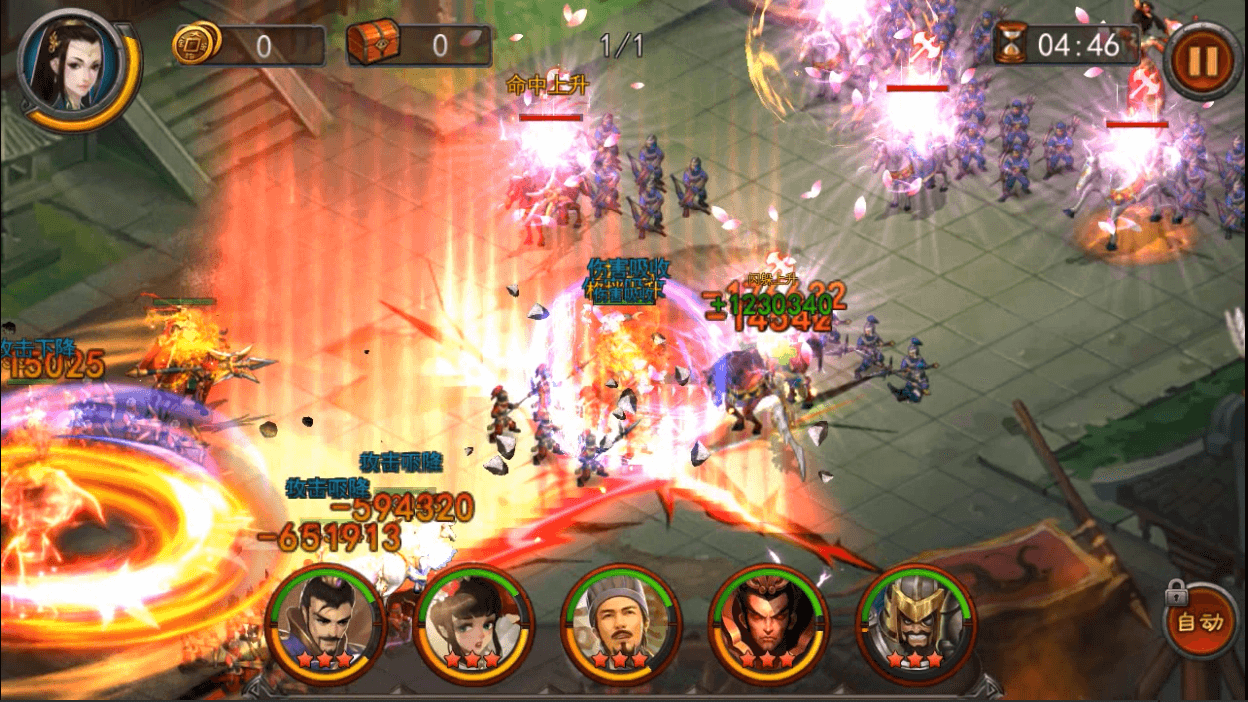The image size is (1248, 702).
Task: Toggle the 自动 auto-battle button
Action: pos(1200,622)
